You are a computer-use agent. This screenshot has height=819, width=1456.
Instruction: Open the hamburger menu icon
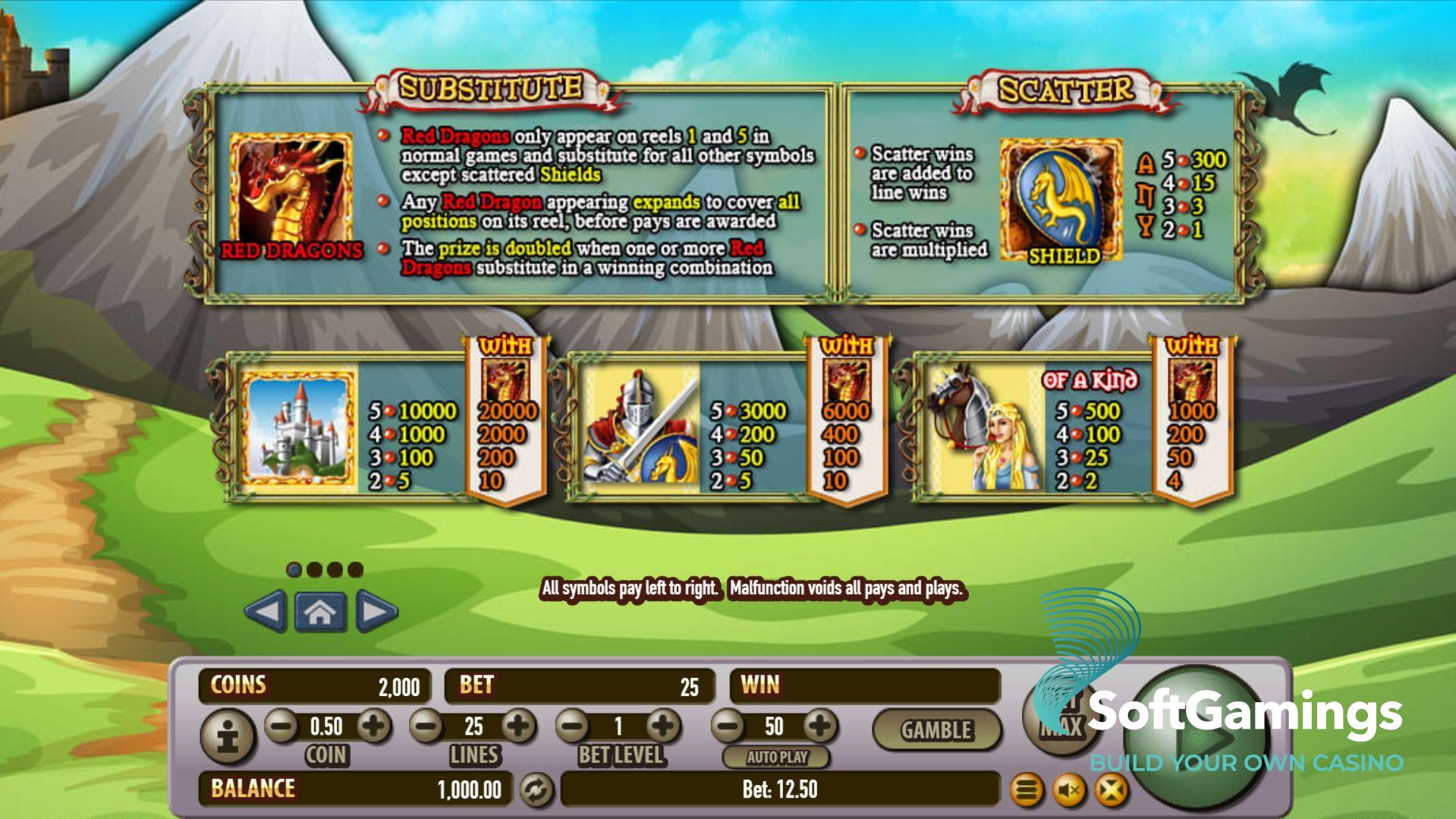pyautogui.click(x=1026, y=791)
